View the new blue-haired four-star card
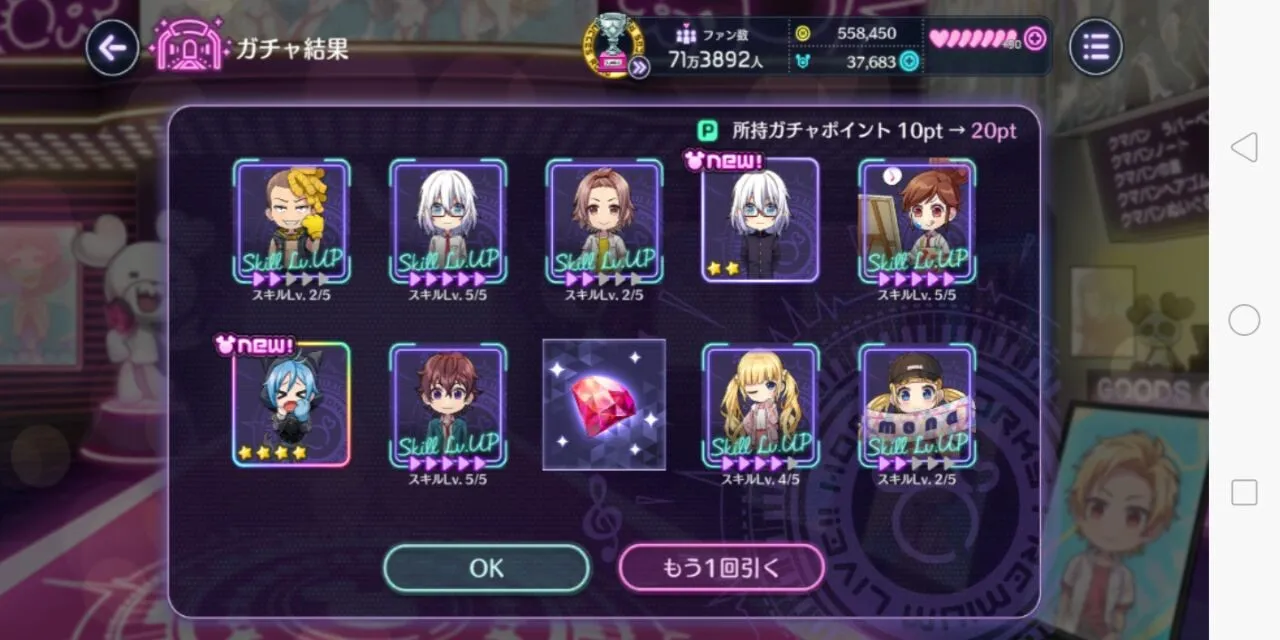 (x=291, y=405)
